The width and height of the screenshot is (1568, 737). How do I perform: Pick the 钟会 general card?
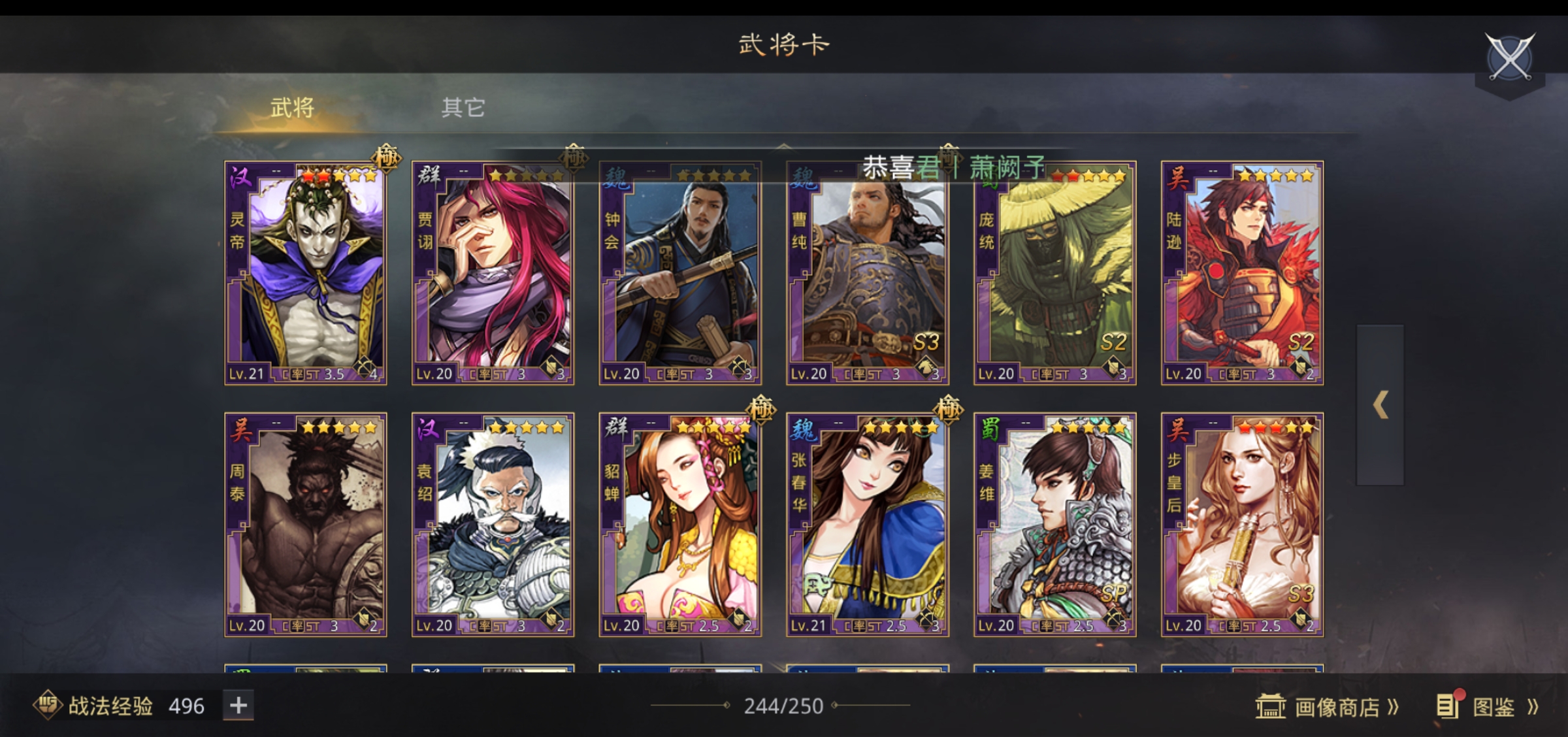pos(680,273)
